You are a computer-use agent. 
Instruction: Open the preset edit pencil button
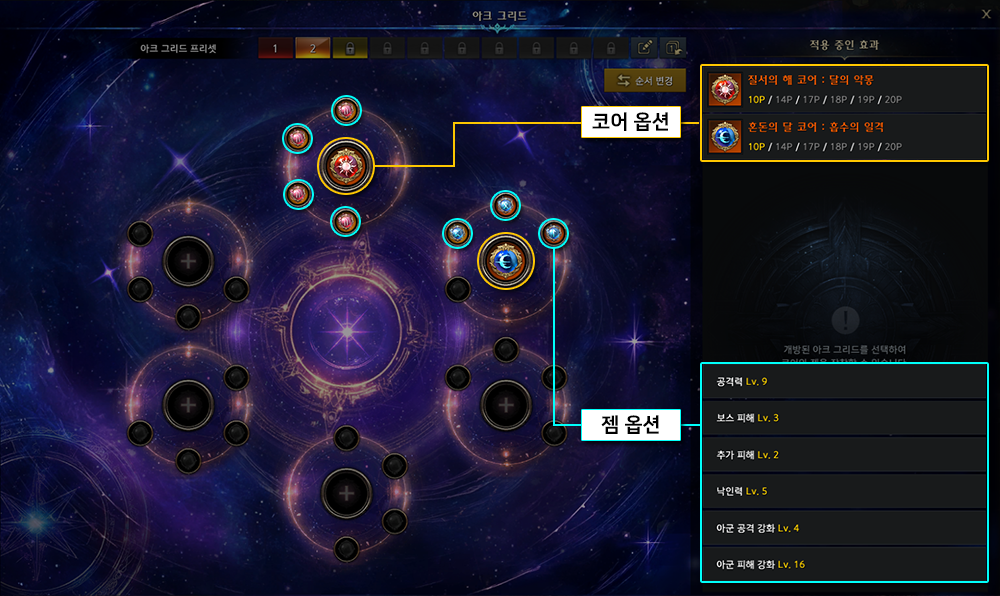[646, 48]
